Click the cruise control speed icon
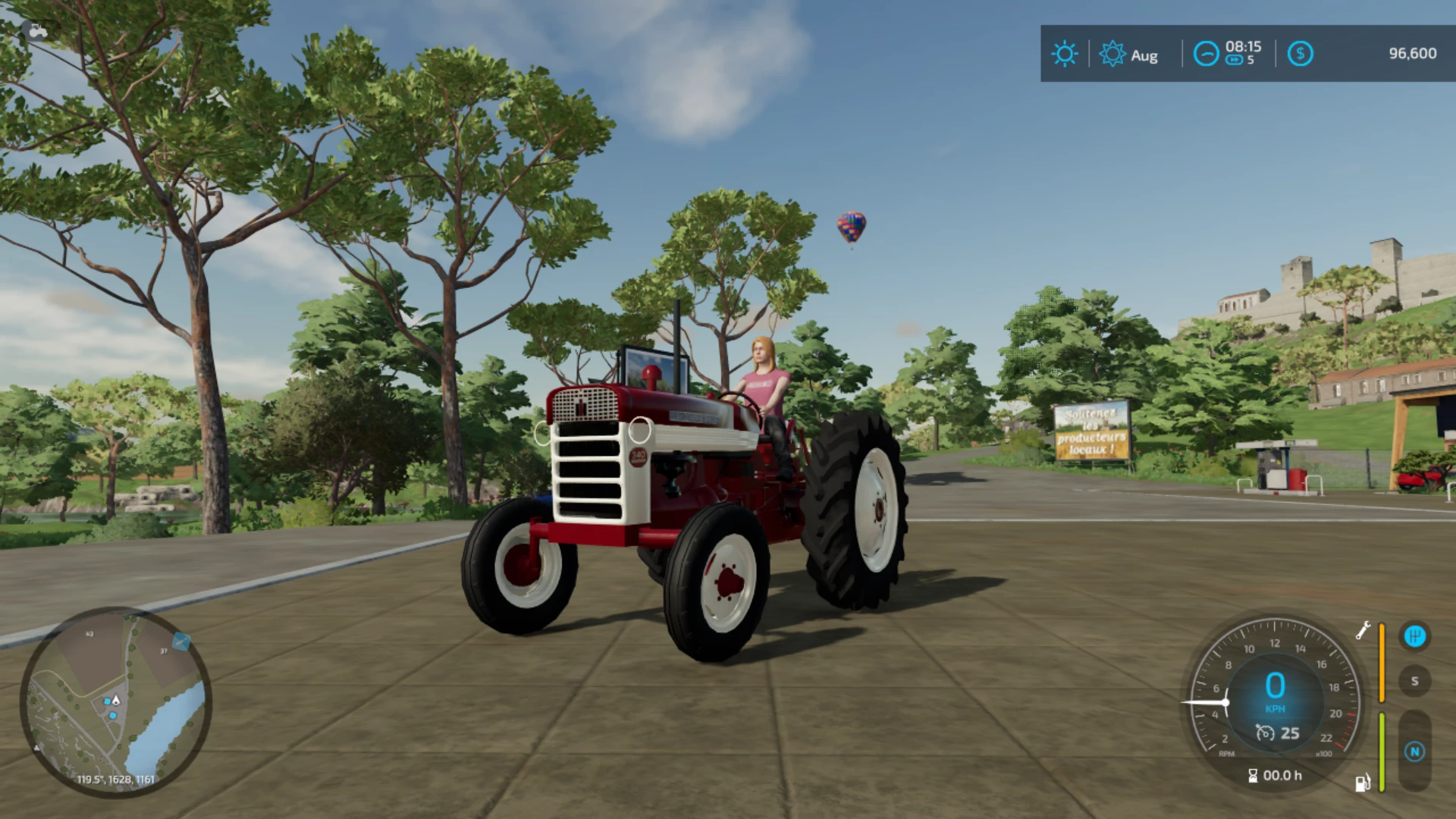Image resolution: width=1456 pixels, height=819 pixels. tap(1265, 733)
